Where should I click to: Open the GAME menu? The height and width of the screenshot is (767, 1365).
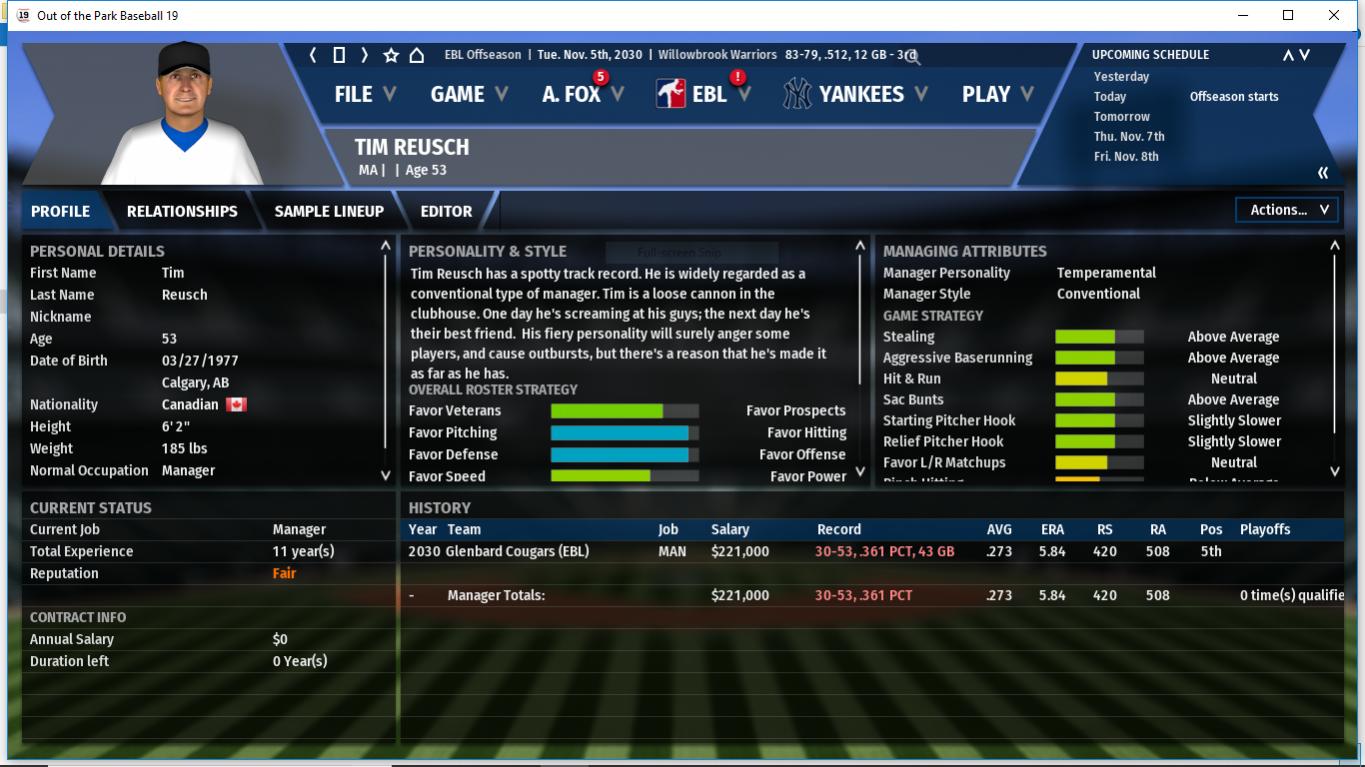coord(468,94)
